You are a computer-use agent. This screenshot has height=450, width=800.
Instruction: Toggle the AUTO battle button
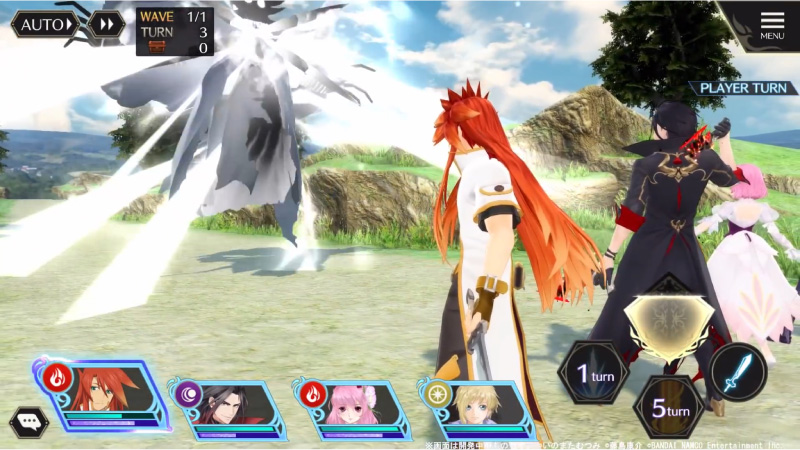pyautogui.click(x=46, y=24)
